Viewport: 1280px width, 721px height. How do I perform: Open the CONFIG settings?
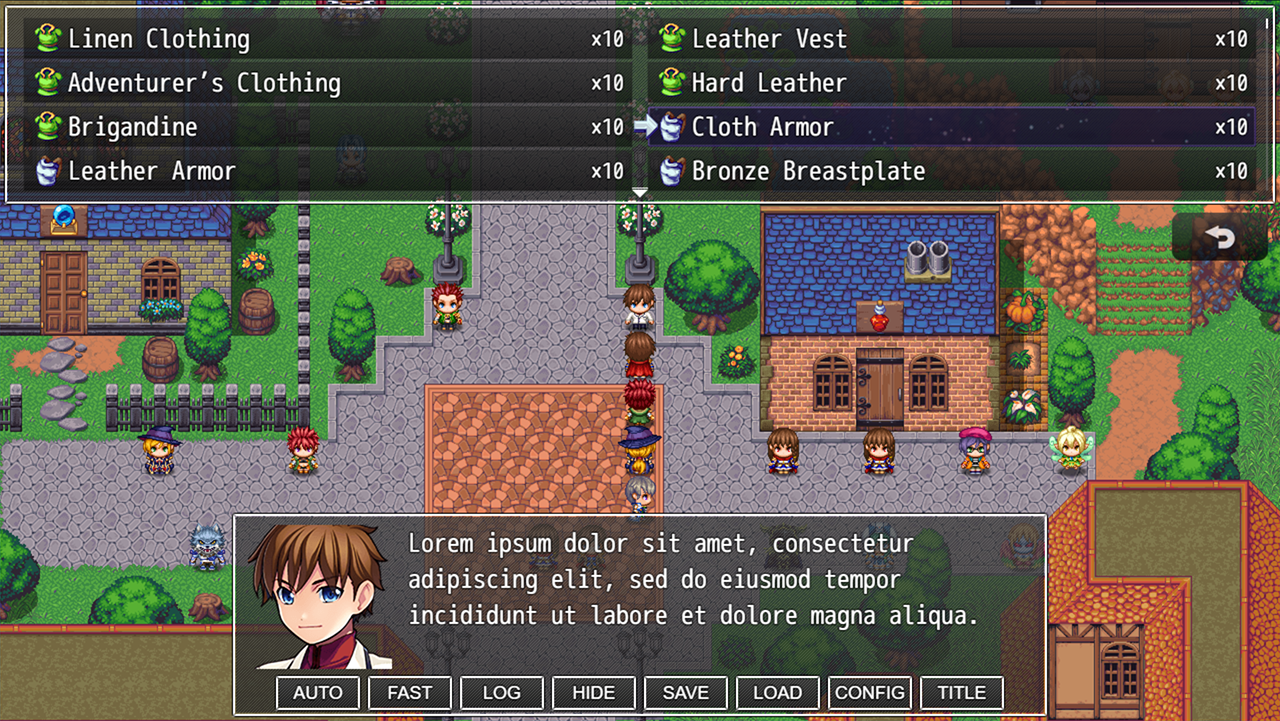(x=870, y=692)
